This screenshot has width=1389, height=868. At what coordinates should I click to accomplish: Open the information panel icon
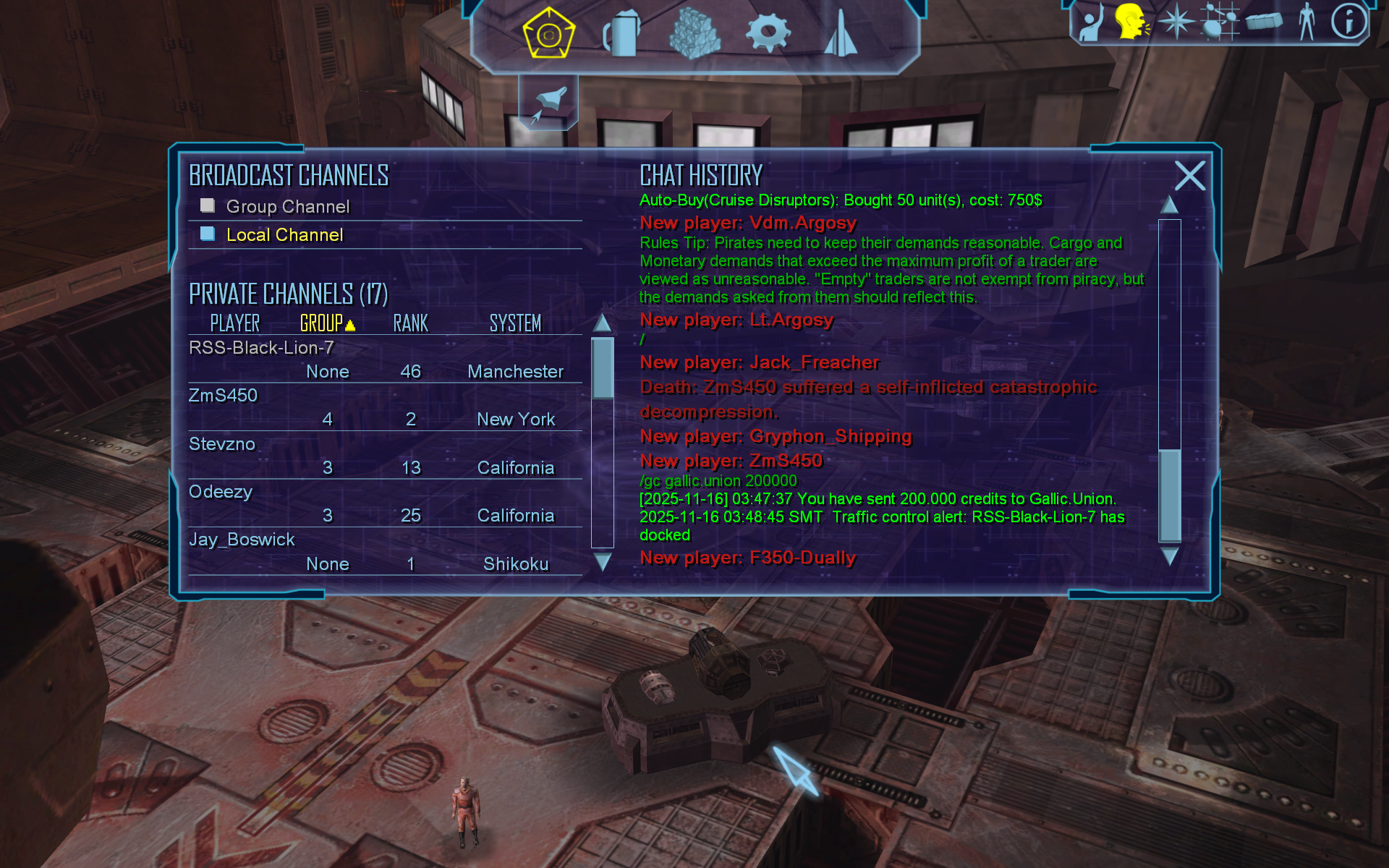click(1348, 21)
